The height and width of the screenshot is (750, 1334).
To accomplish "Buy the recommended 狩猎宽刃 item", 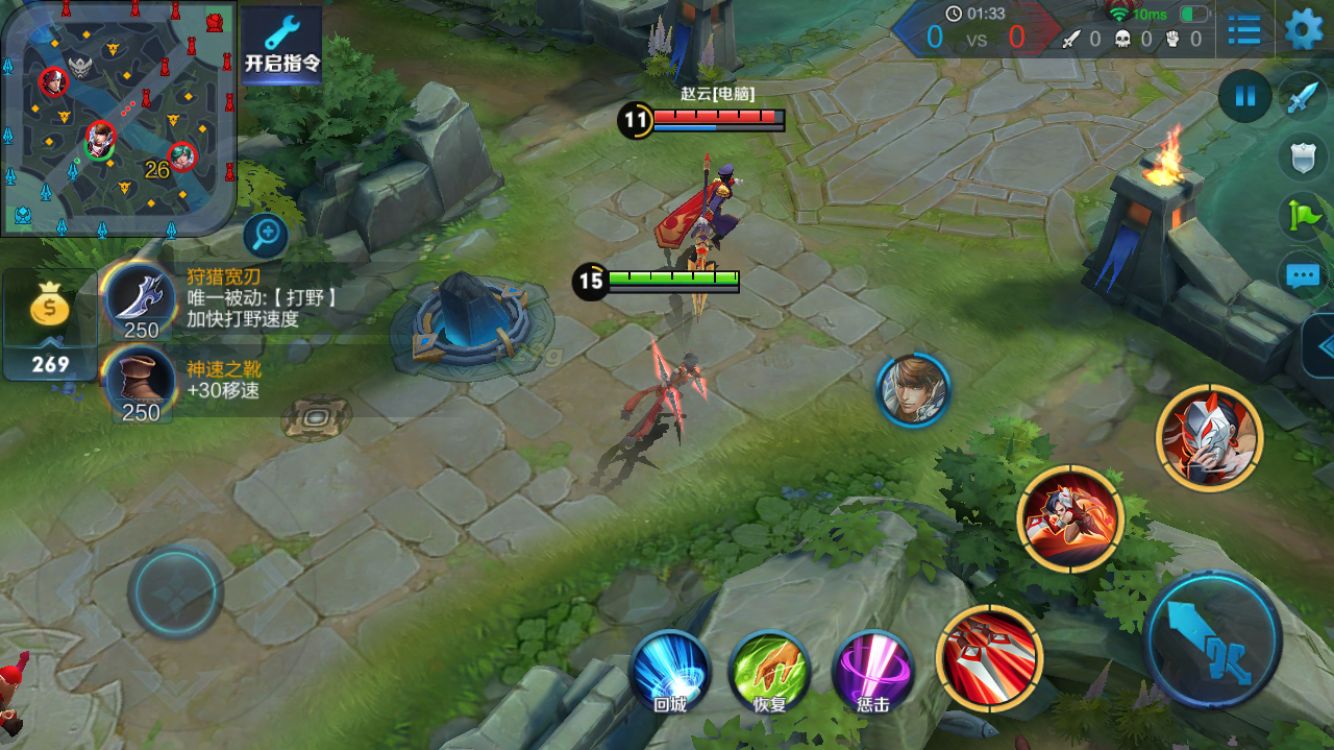I will pos(140,299).
